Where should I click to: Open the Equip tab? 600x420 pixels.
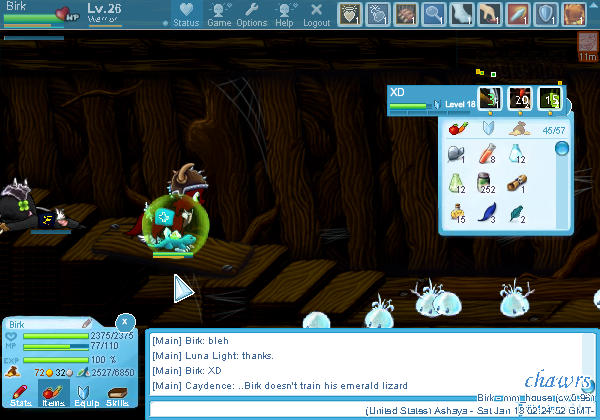86,395
